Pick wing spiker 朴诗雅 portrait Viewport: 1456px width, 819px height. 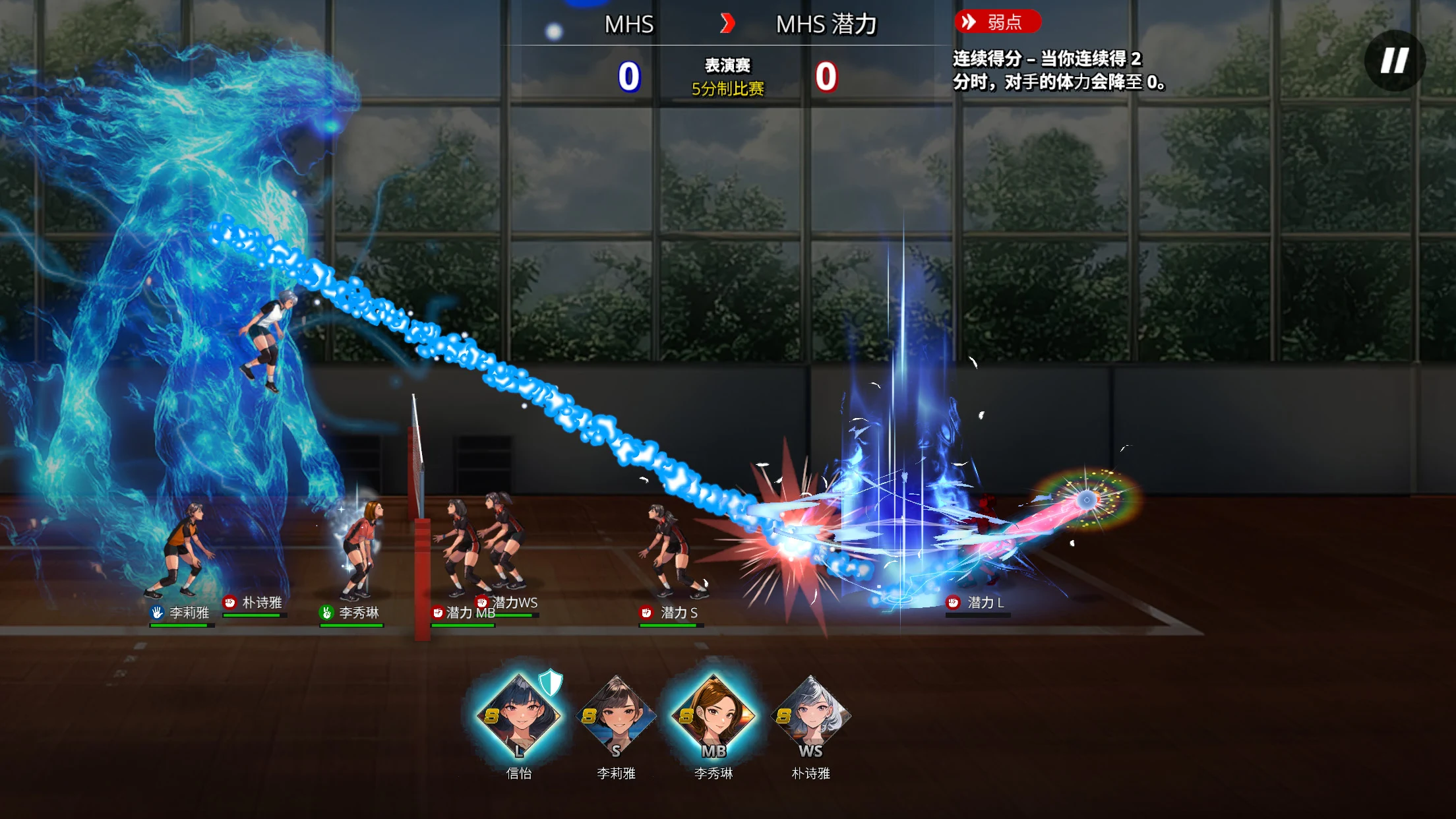click(810, 716)
